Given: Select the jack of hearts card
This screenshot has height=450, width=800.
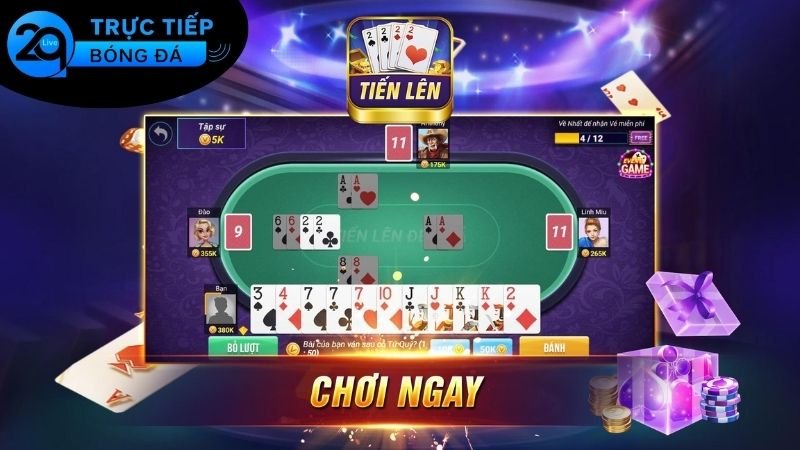Looking at the screenshot, I should [x=437, y=308].
